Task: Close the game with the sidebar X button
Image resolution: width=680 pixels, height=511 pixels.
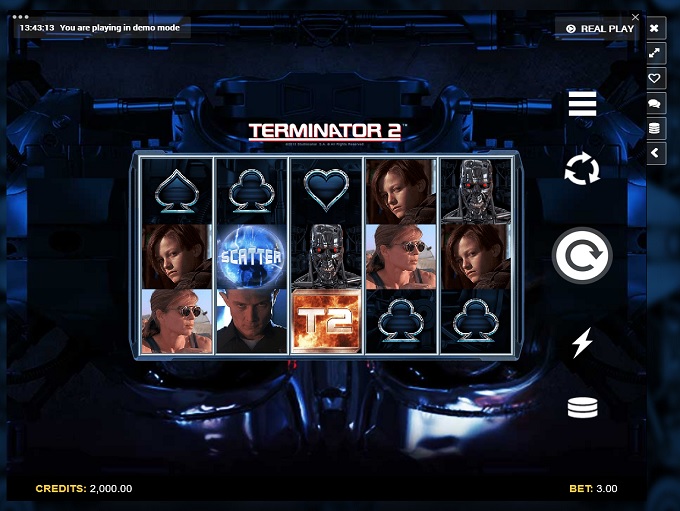Action: click(x=655, y=28)
